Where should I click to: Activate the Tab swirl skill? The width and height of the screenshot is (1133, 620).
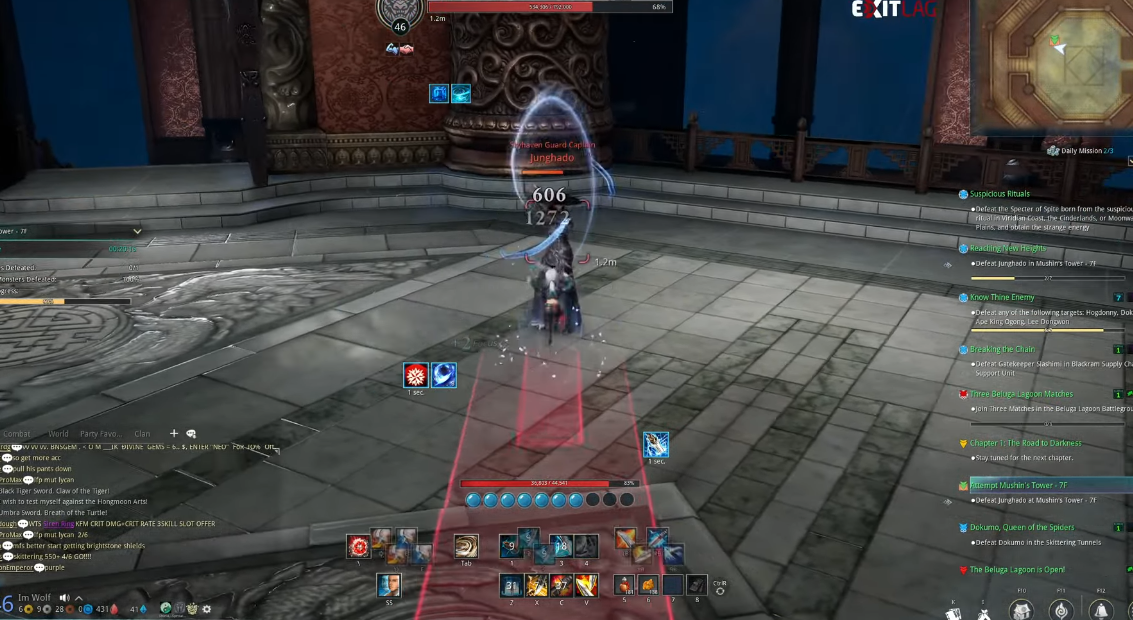(x=466, y=546)
